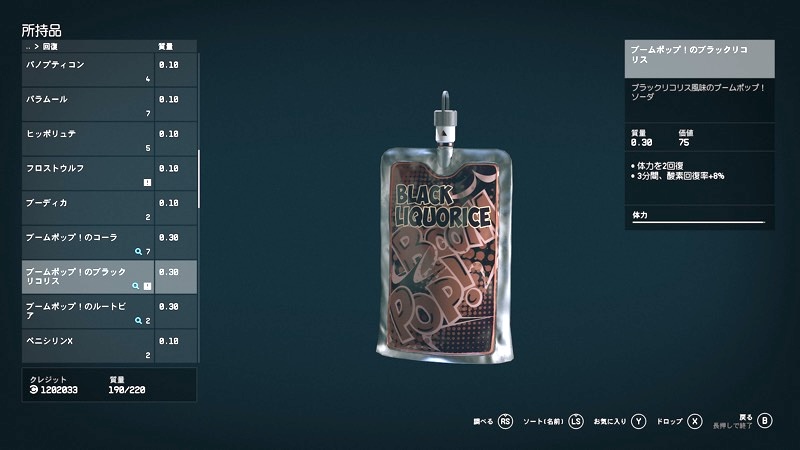Image resolution: width=800 pixels, height=450 pixels.
Task: Go back via the inventory breadcrumb path
Action: pos(40,47)
